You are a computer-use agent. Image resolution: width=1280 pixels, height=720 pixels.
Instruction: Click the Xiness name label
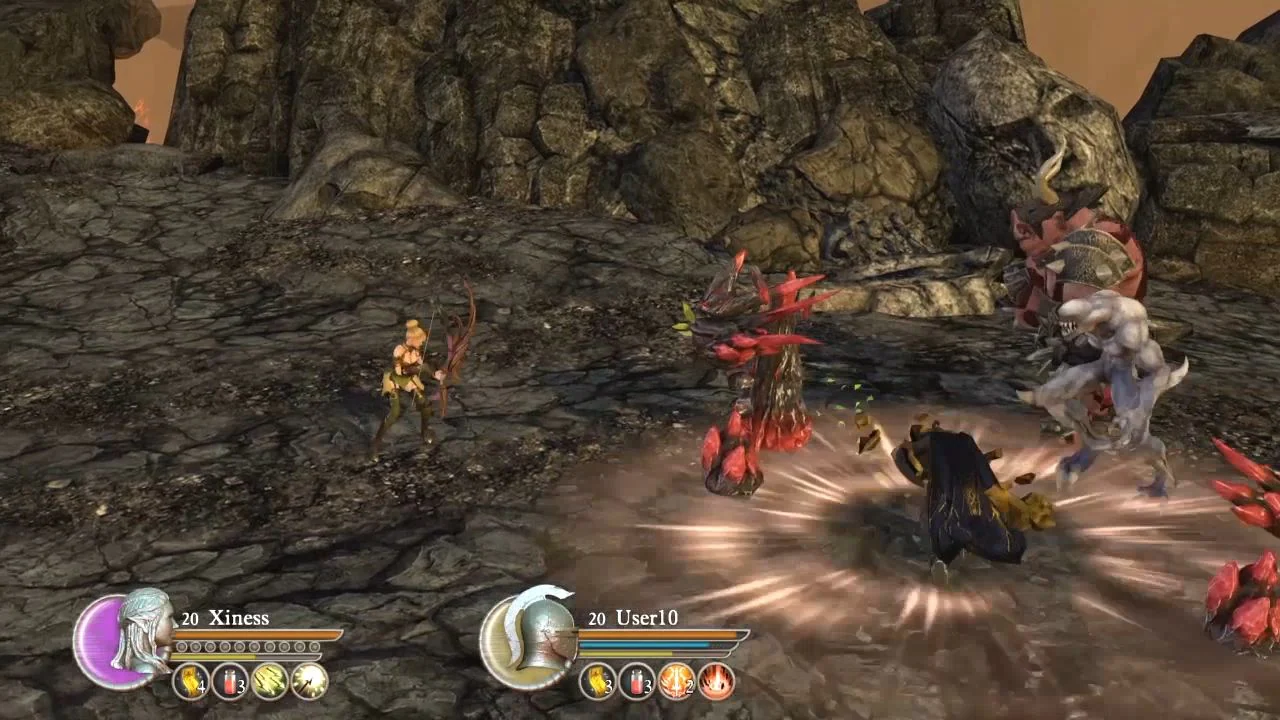click(x=238, y=618)
